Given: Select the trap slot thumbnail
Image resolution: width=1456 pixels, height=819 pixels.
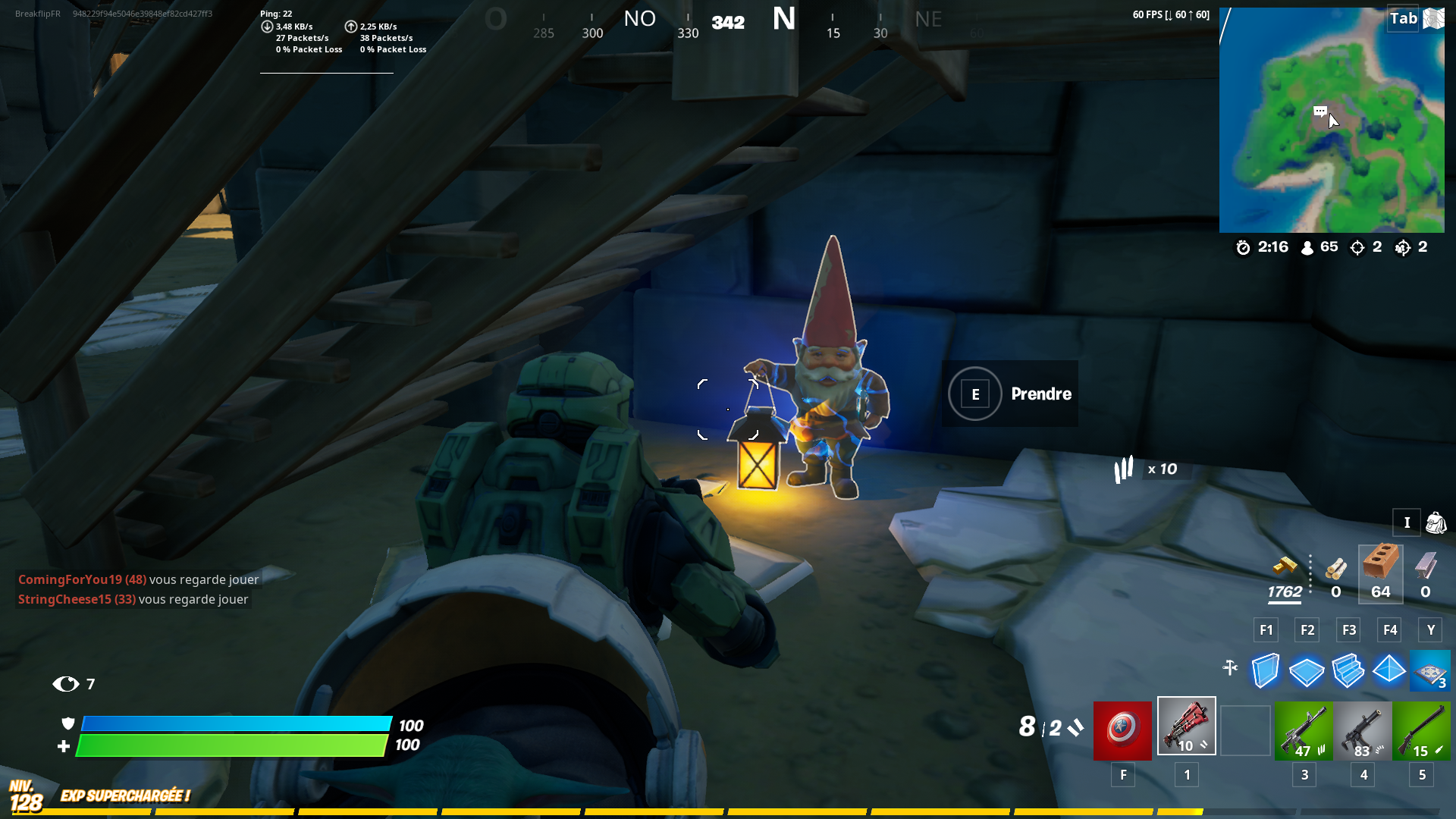Looking at the screenshot, I should click(1431, 670).
